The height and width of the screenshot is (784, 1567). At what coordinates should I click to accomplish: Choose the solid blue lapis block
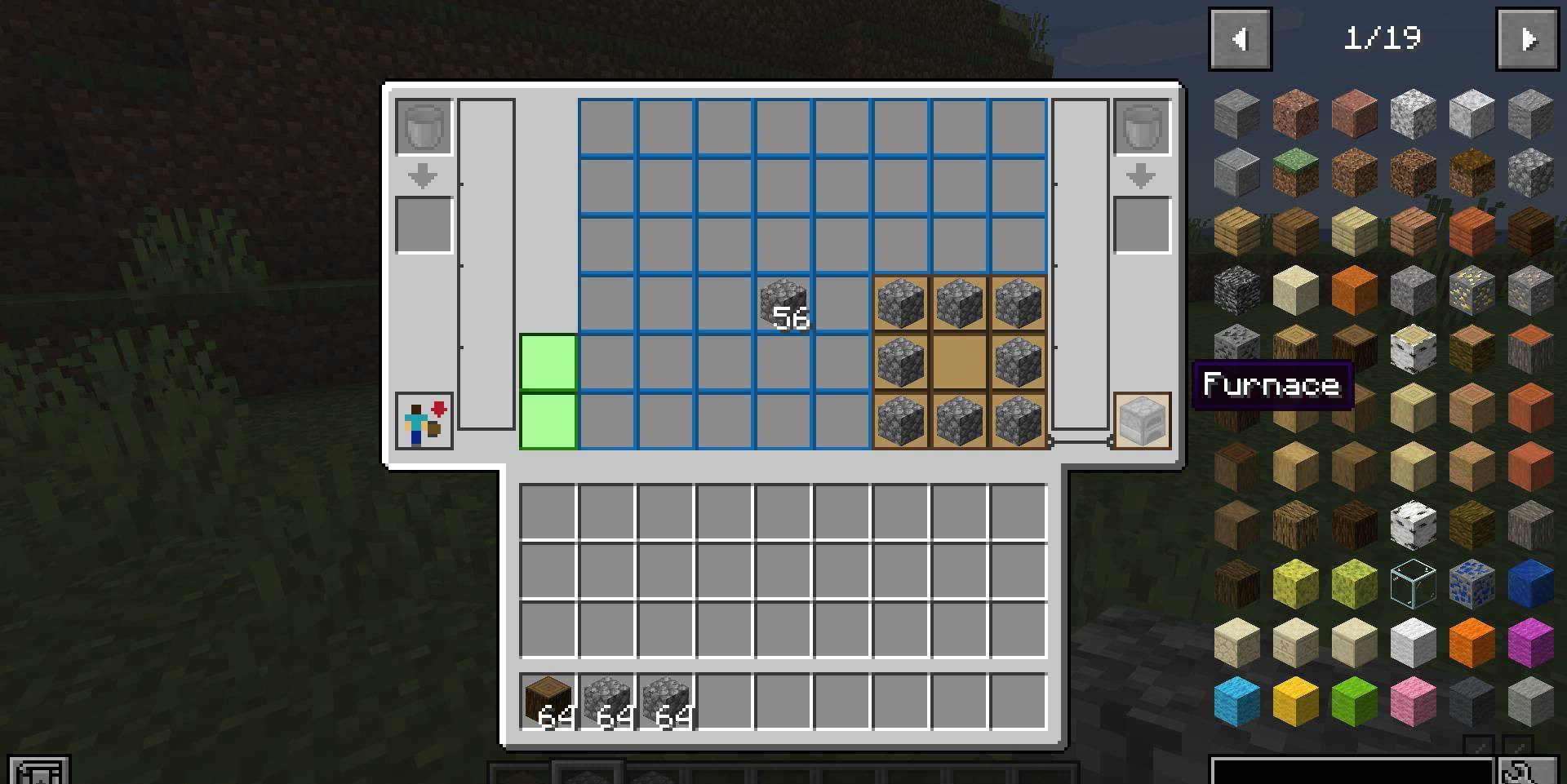(1530, 583)
